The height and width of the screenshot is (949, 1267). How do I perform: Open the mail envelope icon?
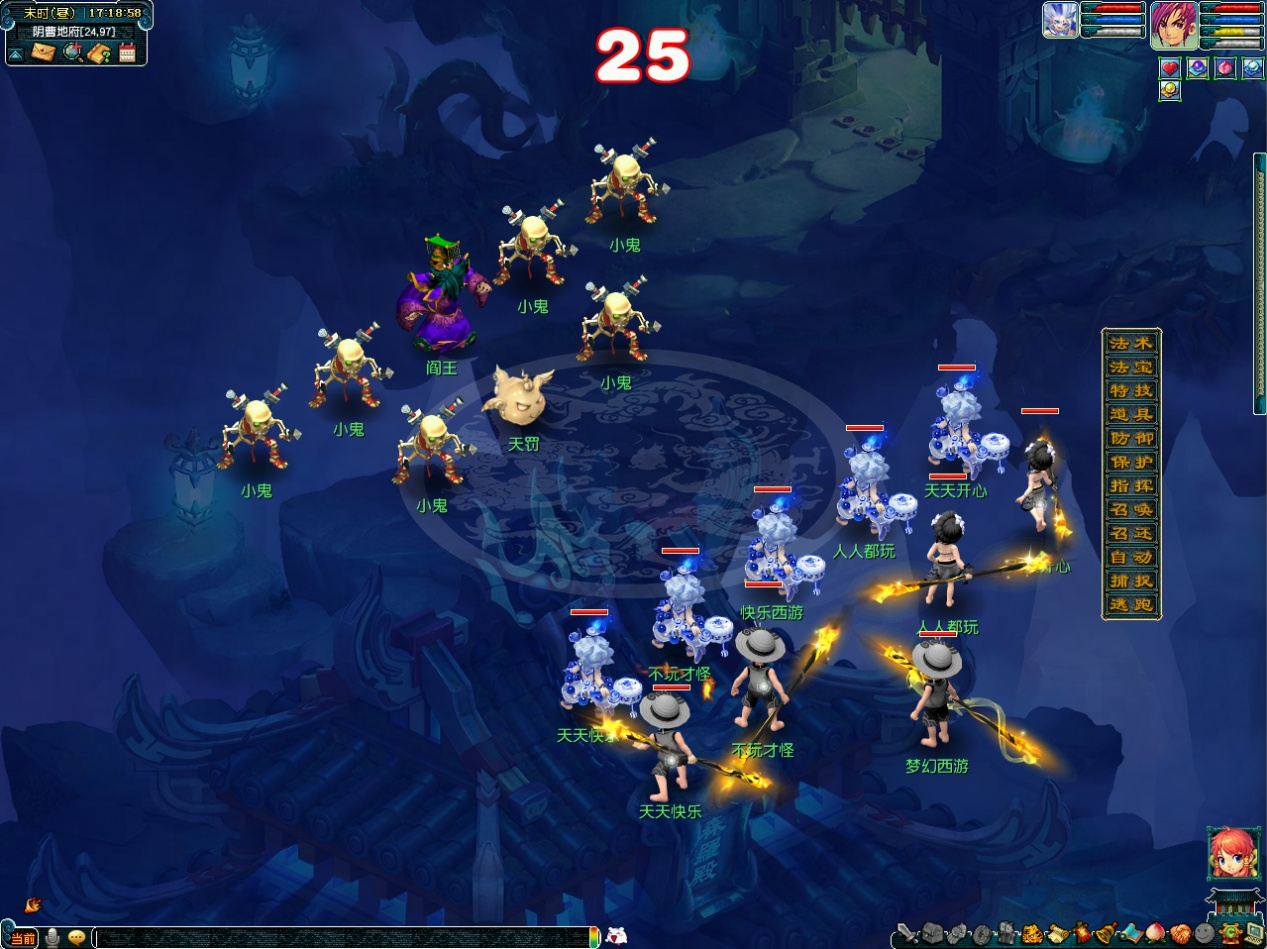(42, 52)
